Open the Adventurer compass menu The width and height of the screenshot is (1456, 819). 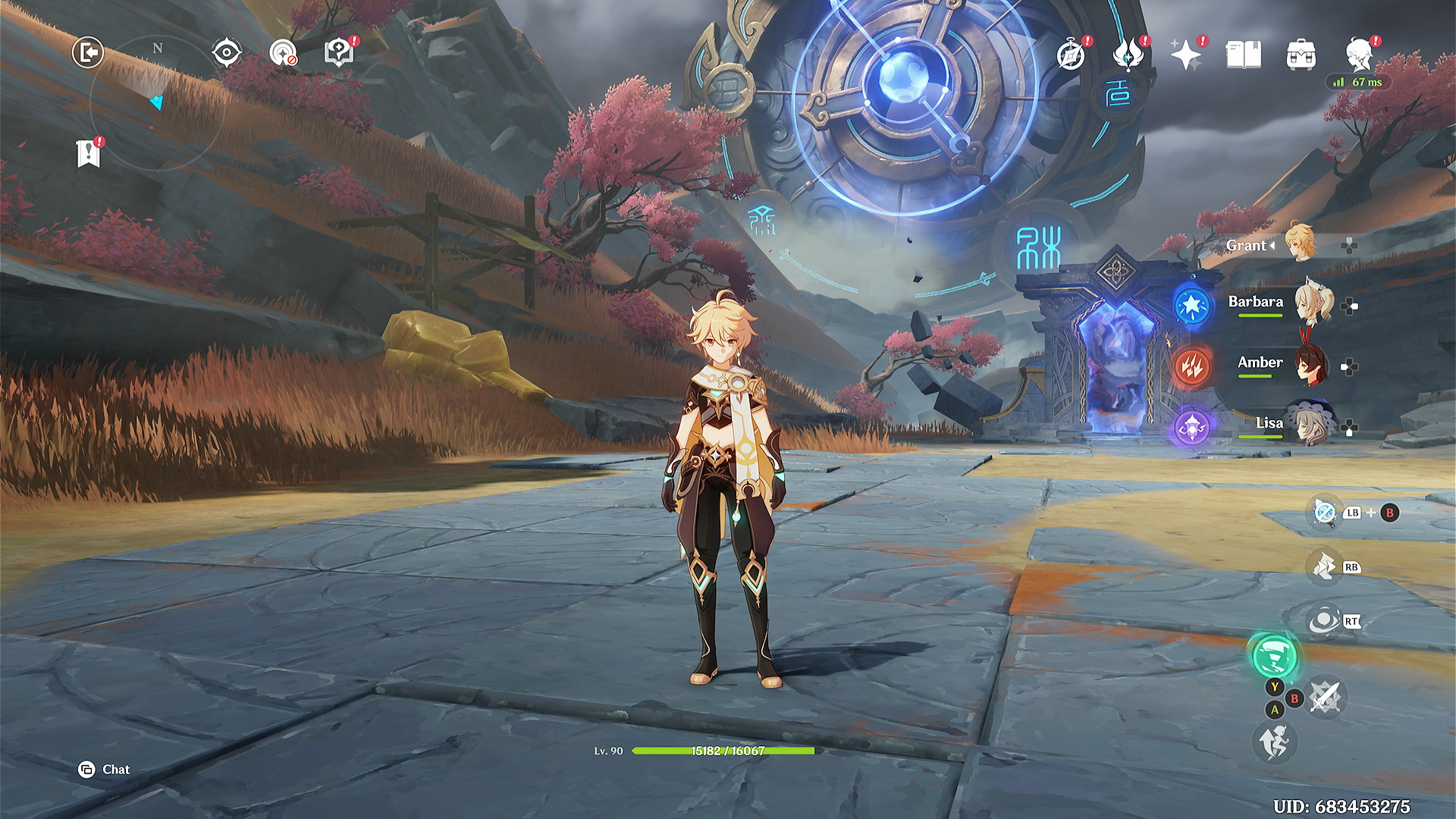(x=1071, y=55)
